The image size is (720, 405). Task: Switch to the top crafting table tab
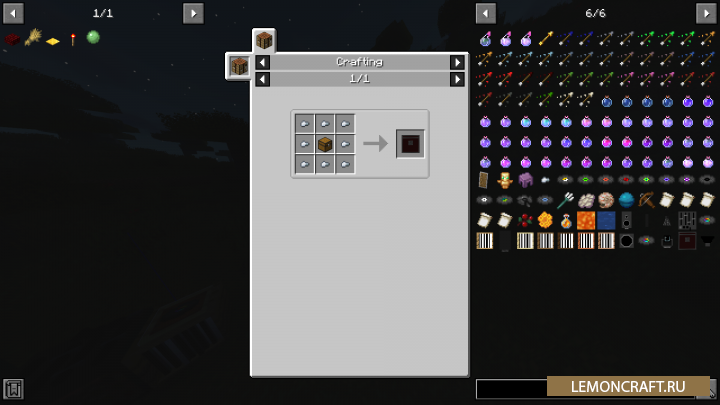264,41
